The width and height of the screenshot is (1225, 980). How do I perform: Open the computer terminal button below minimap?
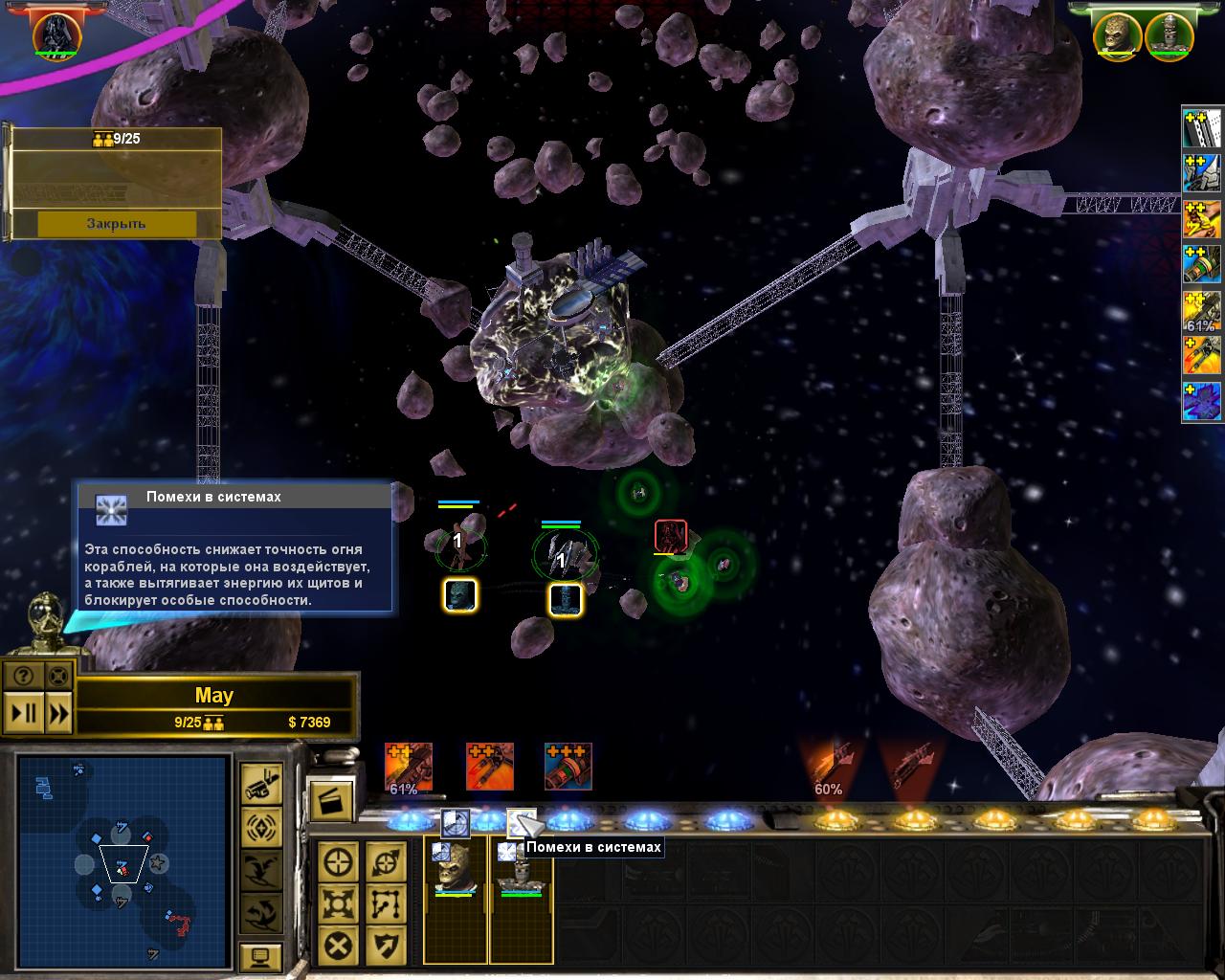point(259,955)
